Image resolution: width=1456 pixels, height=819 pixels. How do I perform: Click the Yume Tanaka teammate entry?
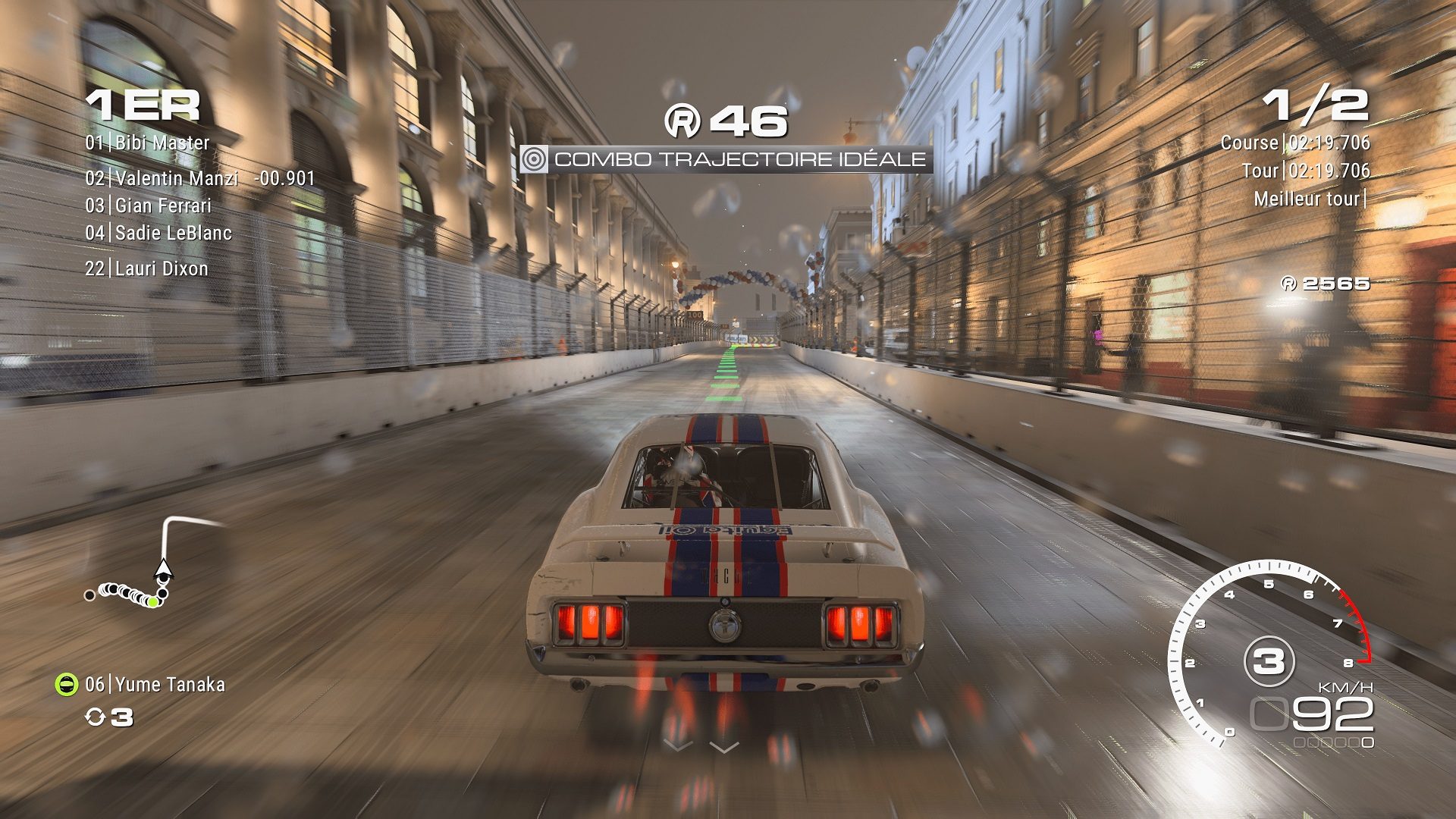coord(155,685)
